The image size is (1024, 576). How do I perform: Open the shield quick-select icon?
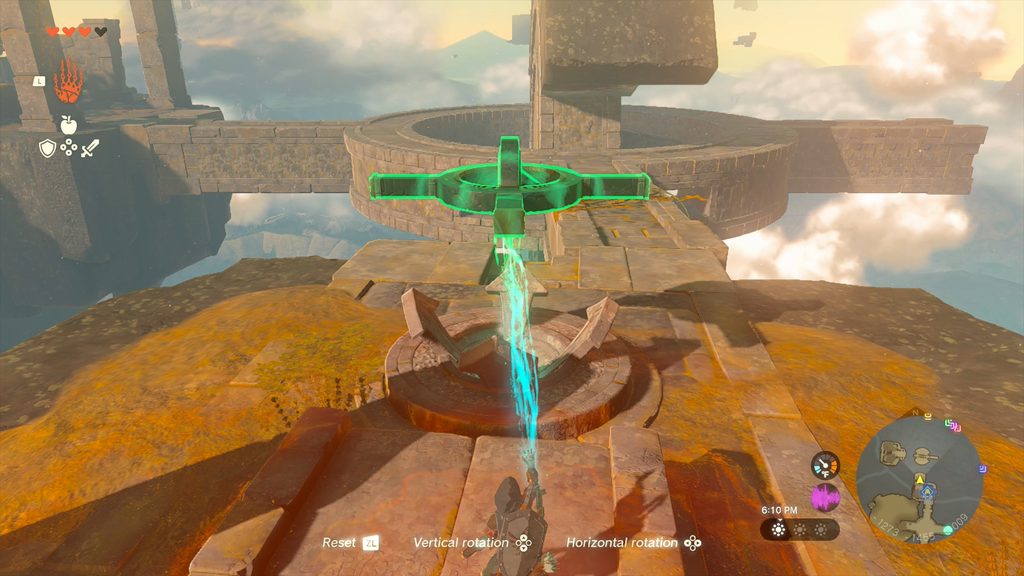(47, 149)
